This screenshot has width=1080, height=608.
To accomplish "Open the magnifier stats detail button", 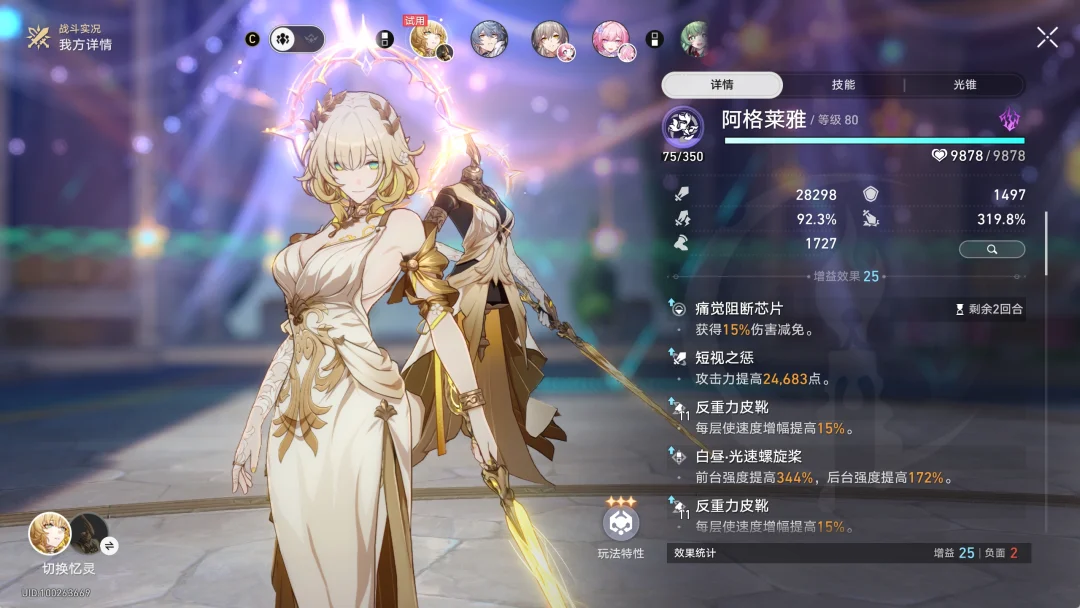I will (991, 249).
